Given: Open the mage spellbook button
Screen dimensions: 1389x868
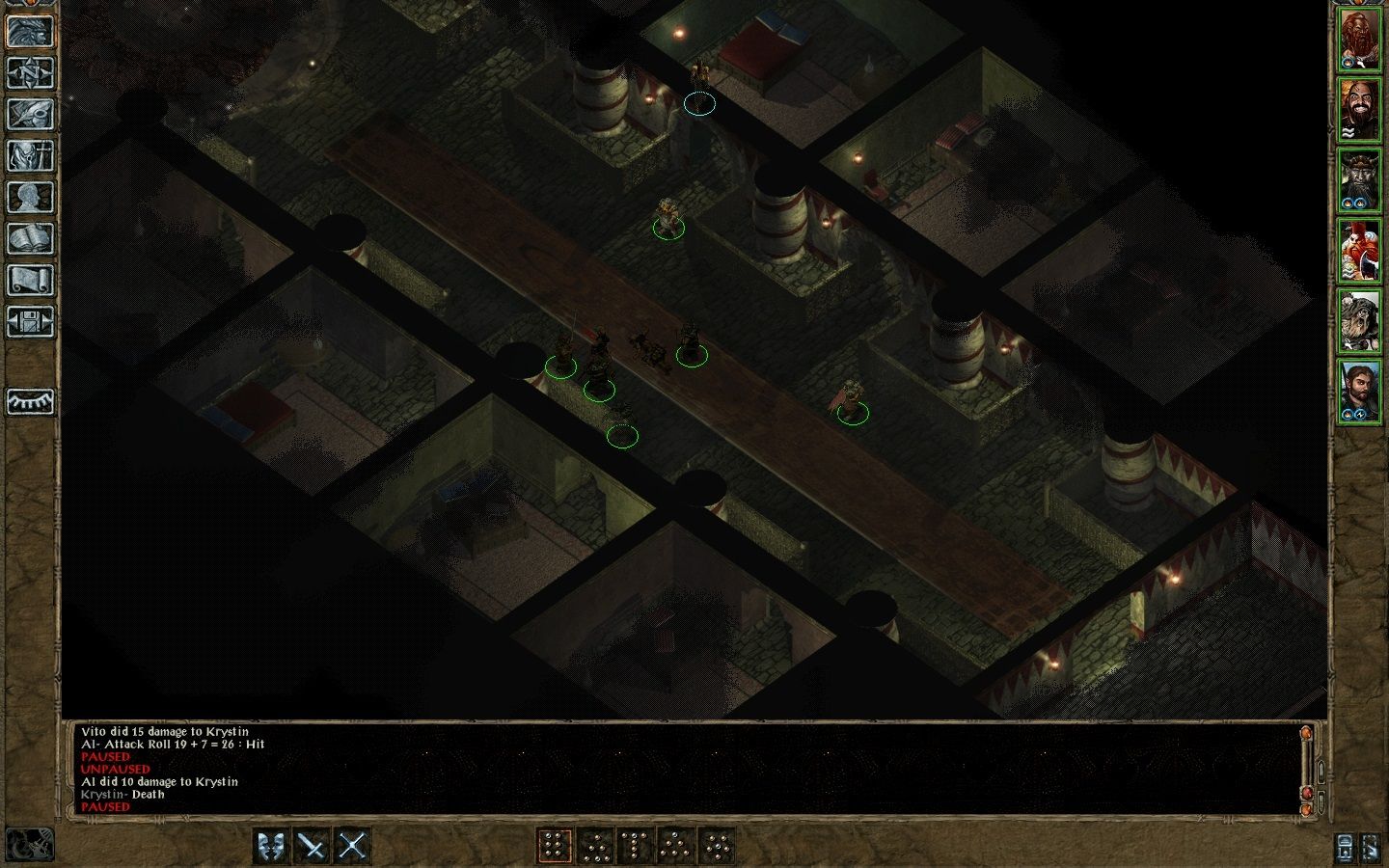Looking at the screenshot, I should point(30,238).
